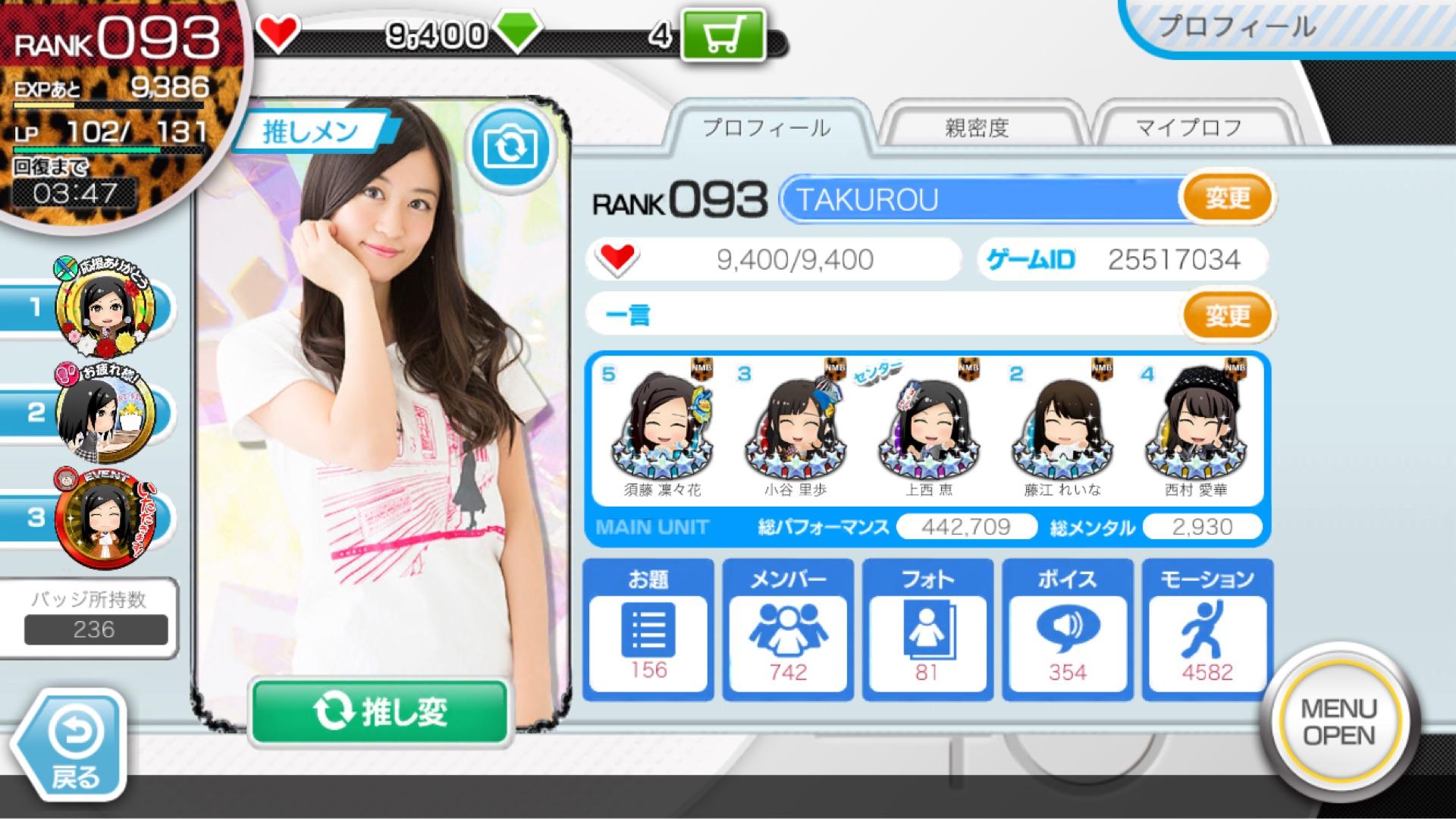Viewport: 1456px width, 819px height.
Task: Open the お題 list panel
Action: (648, 629)
